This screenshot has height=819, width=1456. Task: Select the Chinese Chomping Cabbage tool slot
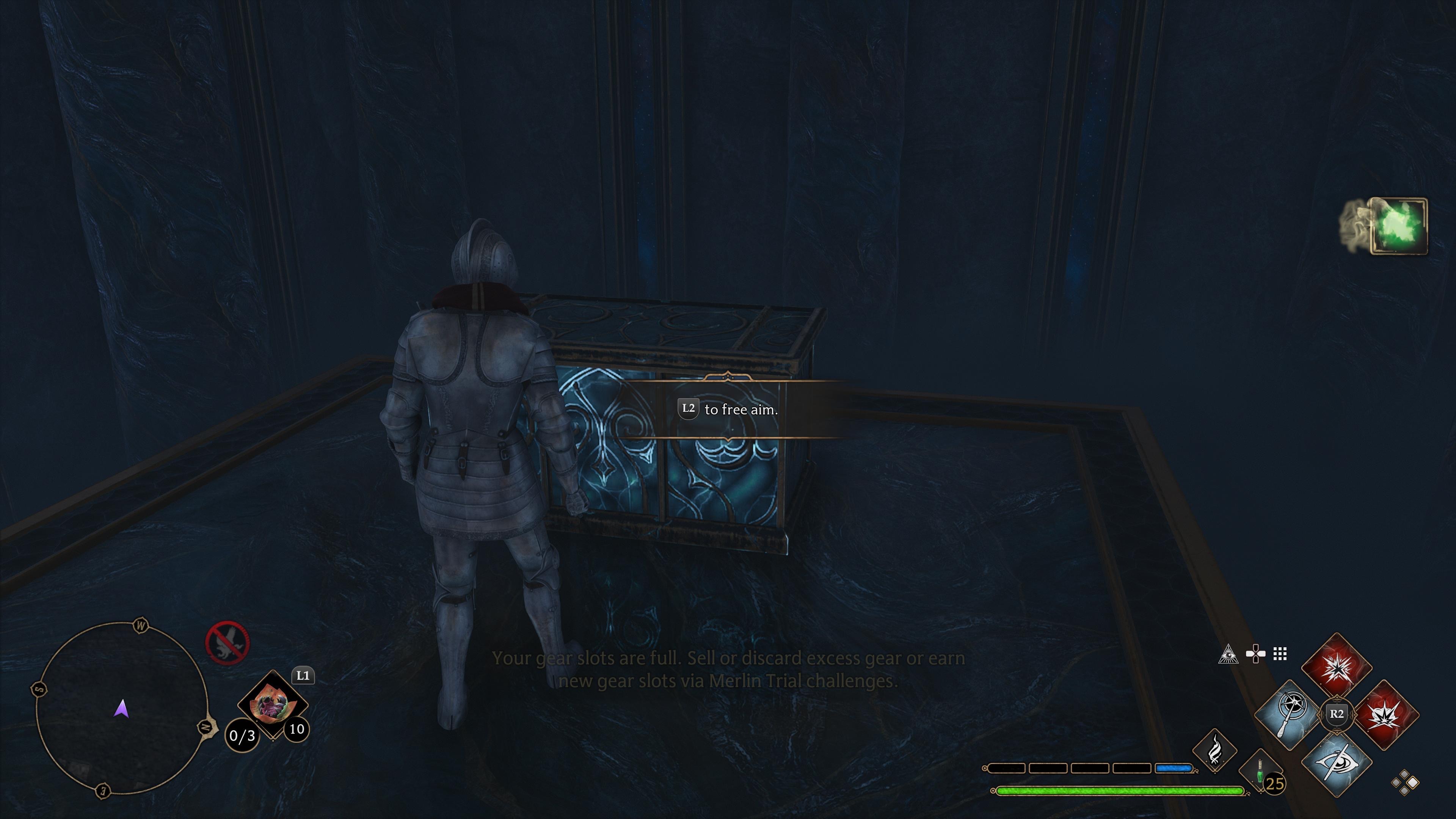click(273, 704)
